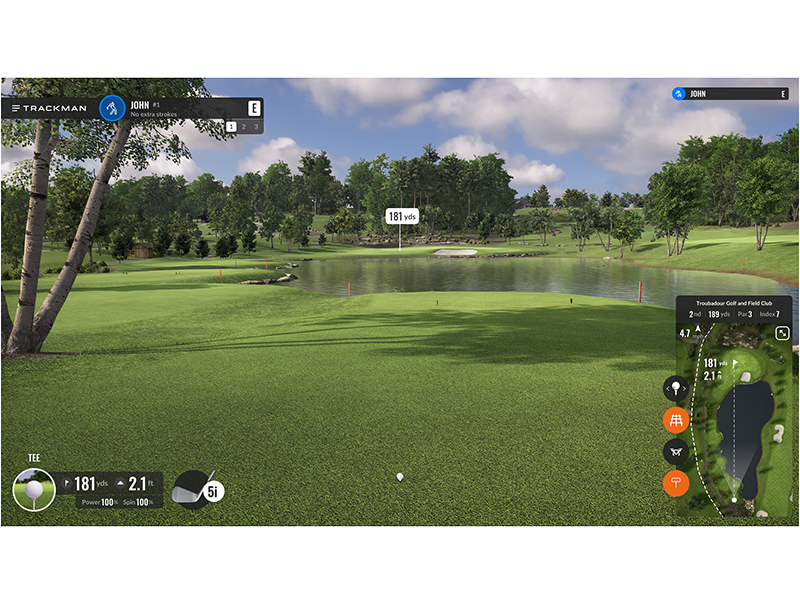Select John's player avatar icon
Image resolution: width=800 pixels, height=600 pixels.
click(x=112, y=107)
